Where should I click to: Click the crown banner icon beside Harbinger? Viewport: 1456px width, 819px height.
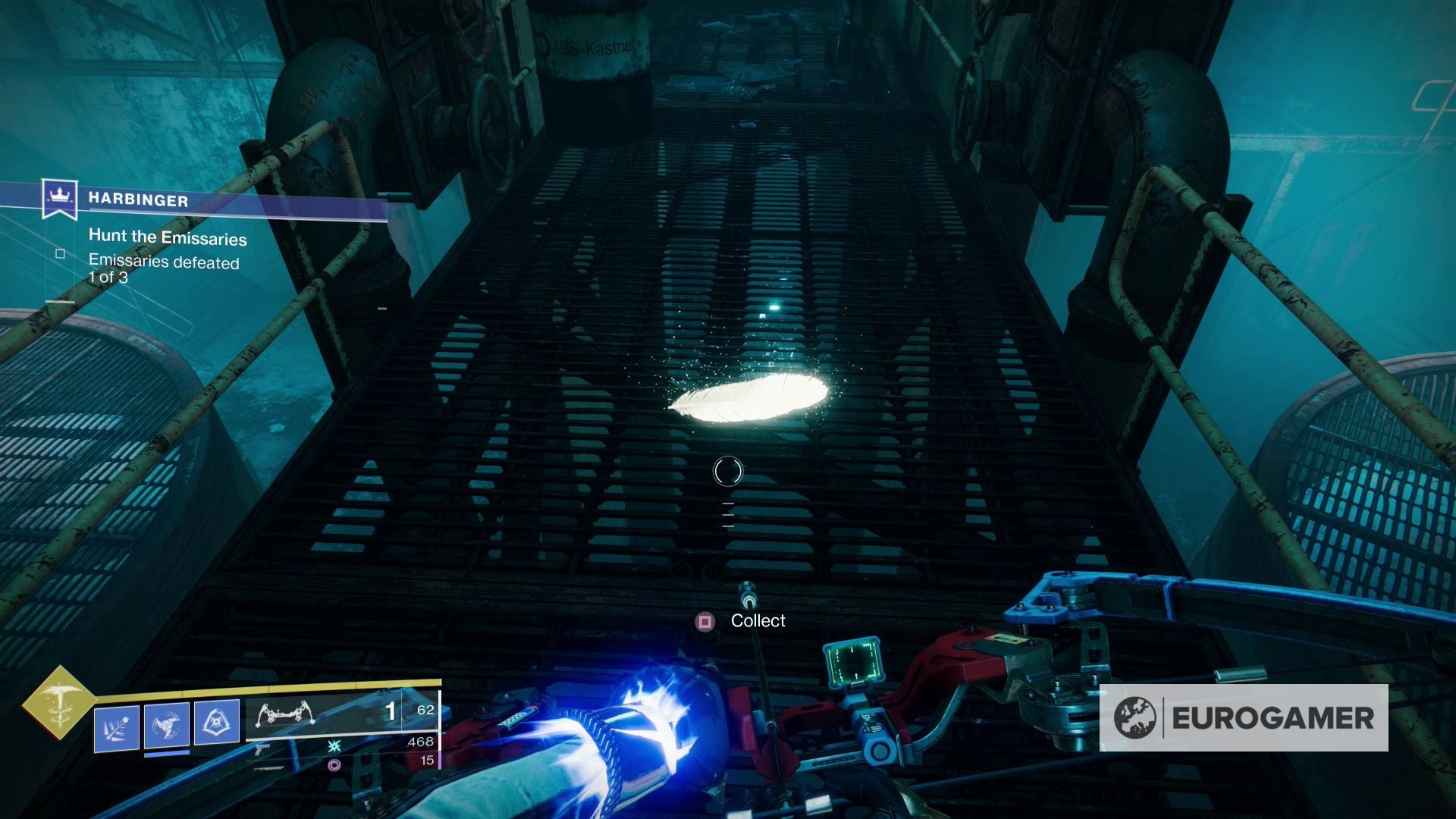tap(59, 197)
